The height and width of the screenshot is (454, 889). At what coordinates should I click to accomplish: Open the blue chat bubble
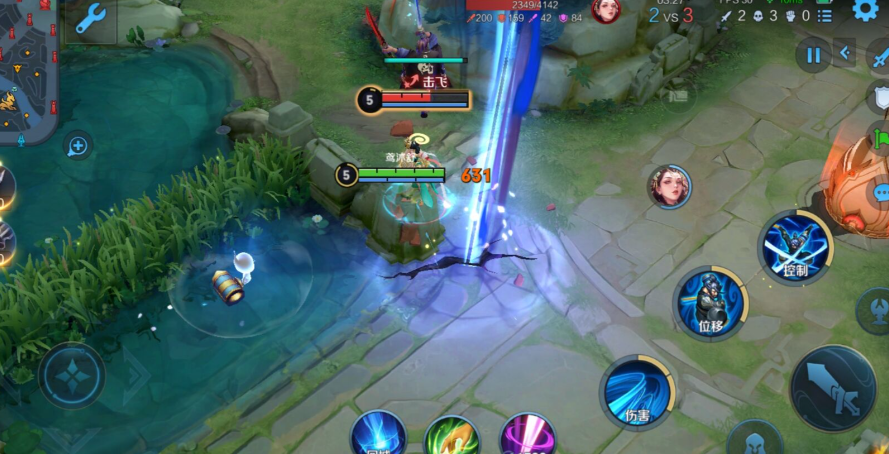tap(881, 193)
